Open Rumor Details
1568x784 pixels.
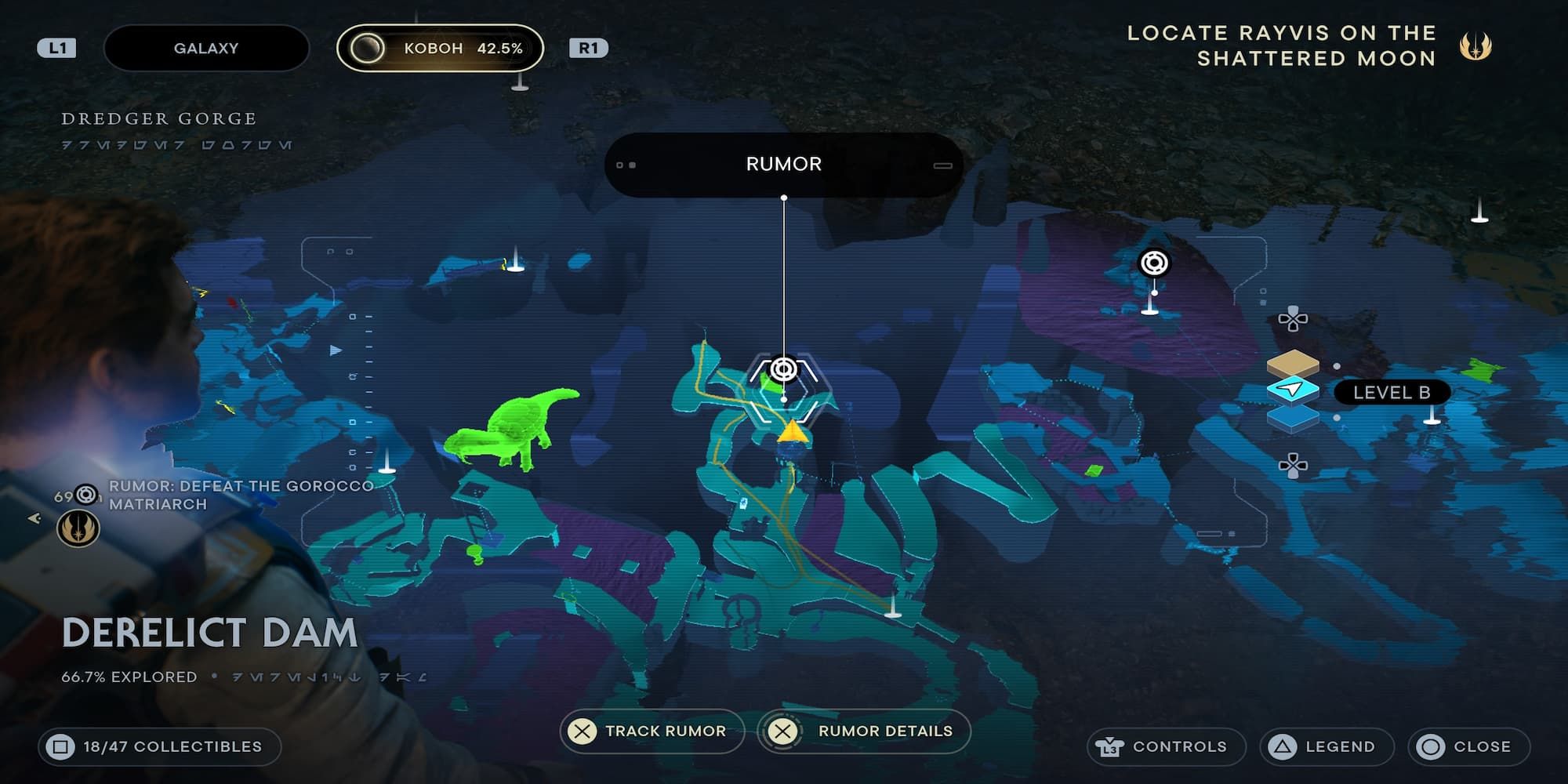[x=864, y=731]
